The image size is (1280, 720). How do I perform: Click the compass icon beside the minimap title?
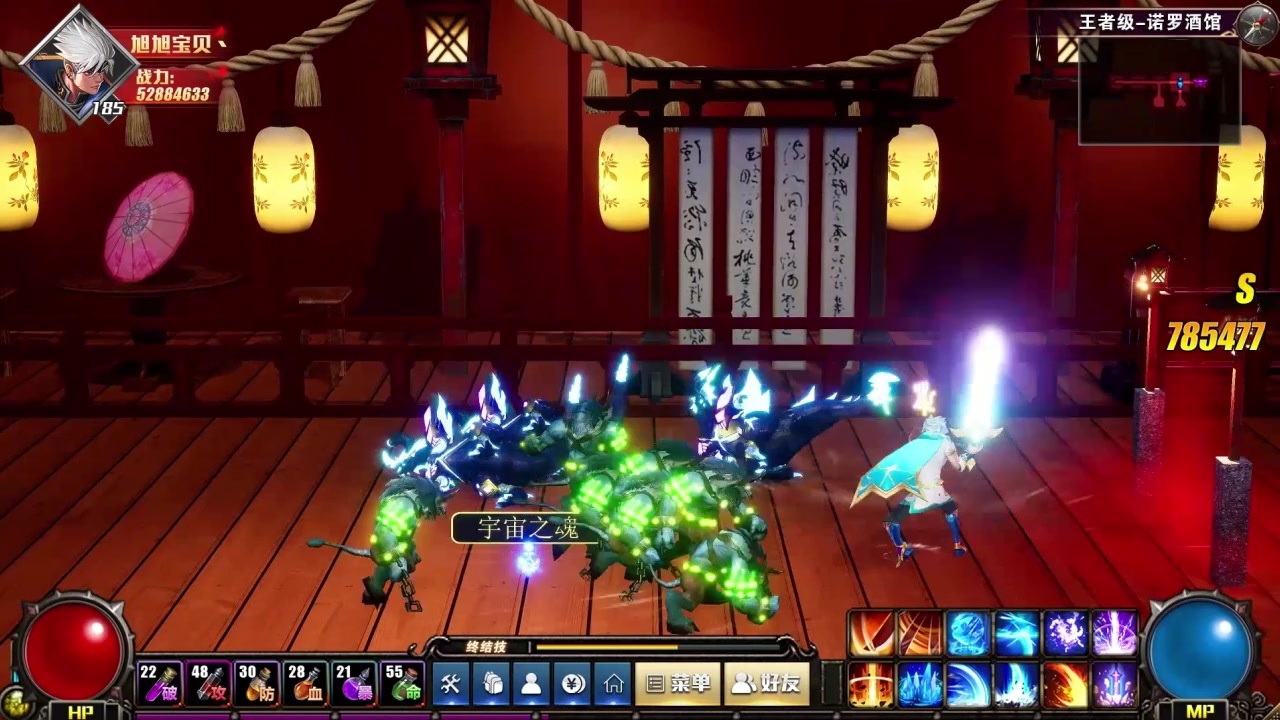[x=1257, y=24]
